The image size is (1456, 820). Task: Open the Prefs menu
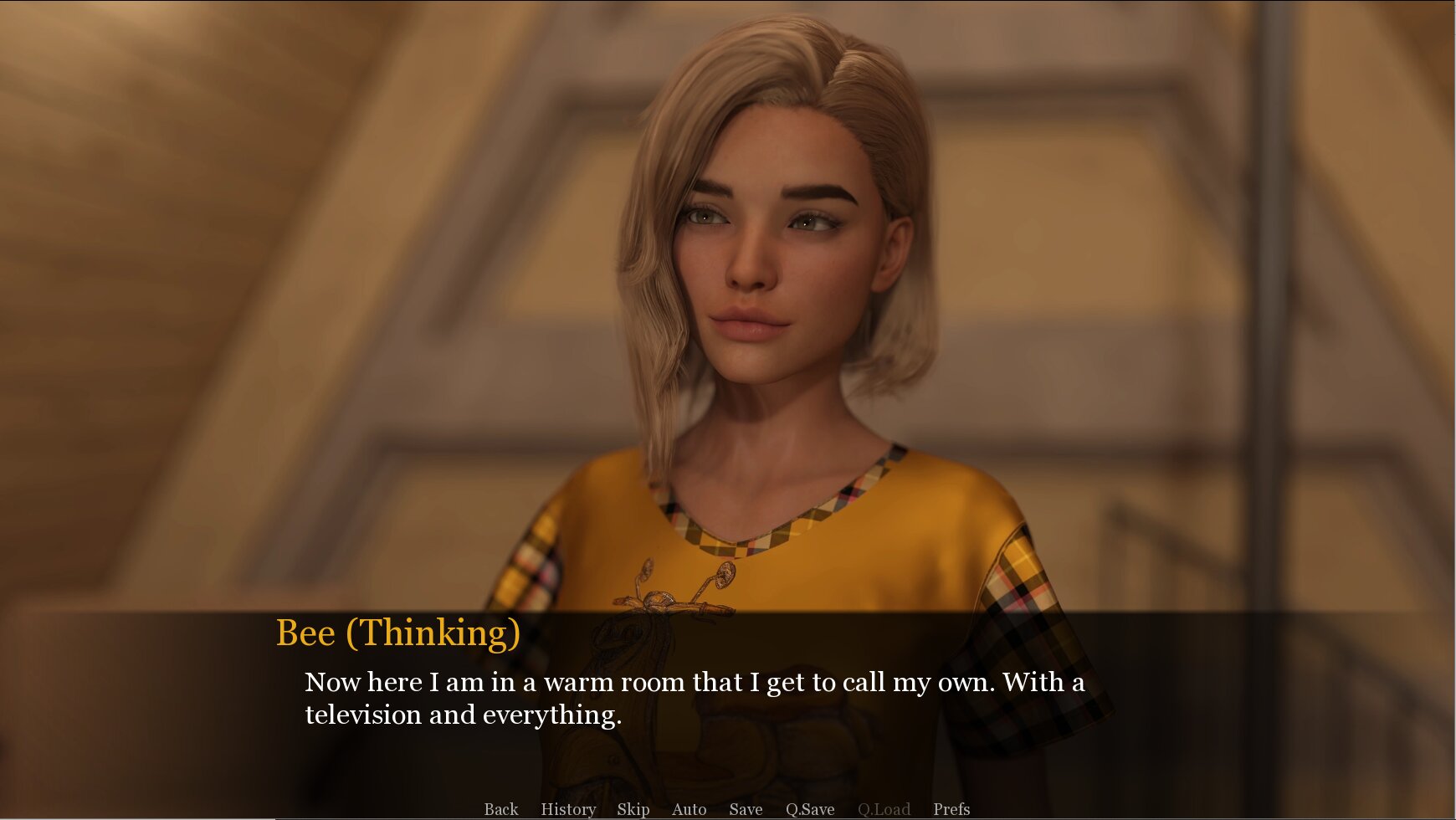tap(951, 809)
